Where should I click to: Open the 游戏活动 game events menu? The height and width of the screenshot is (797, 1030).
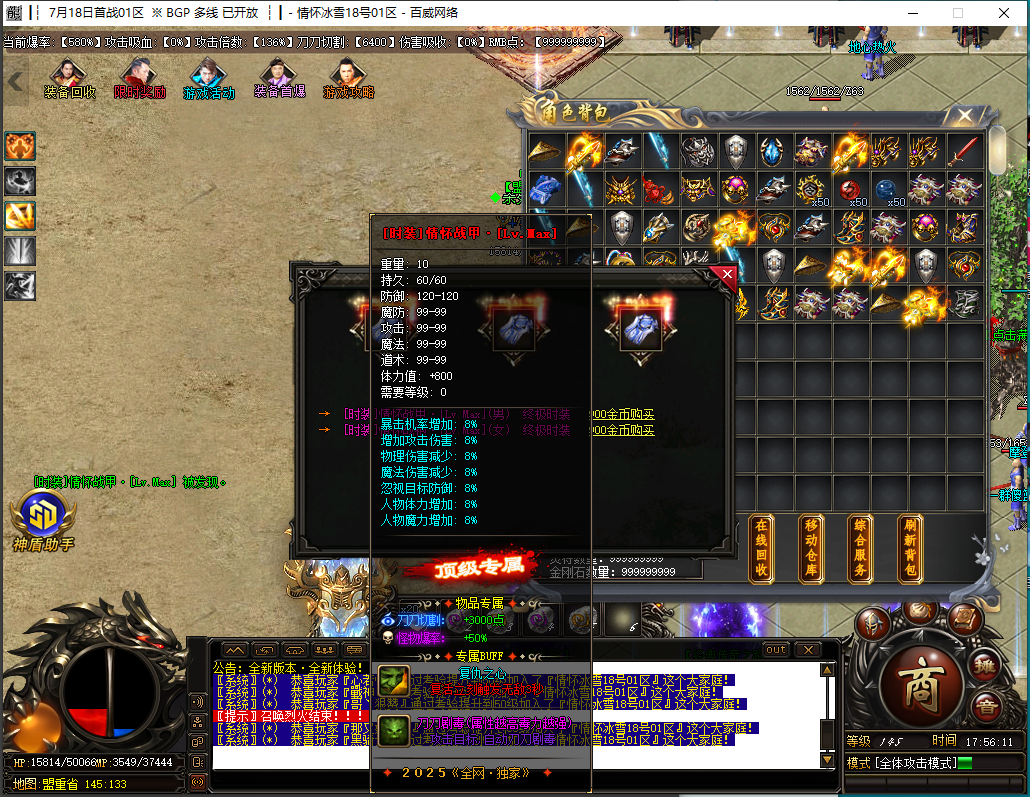click(208, 78)
